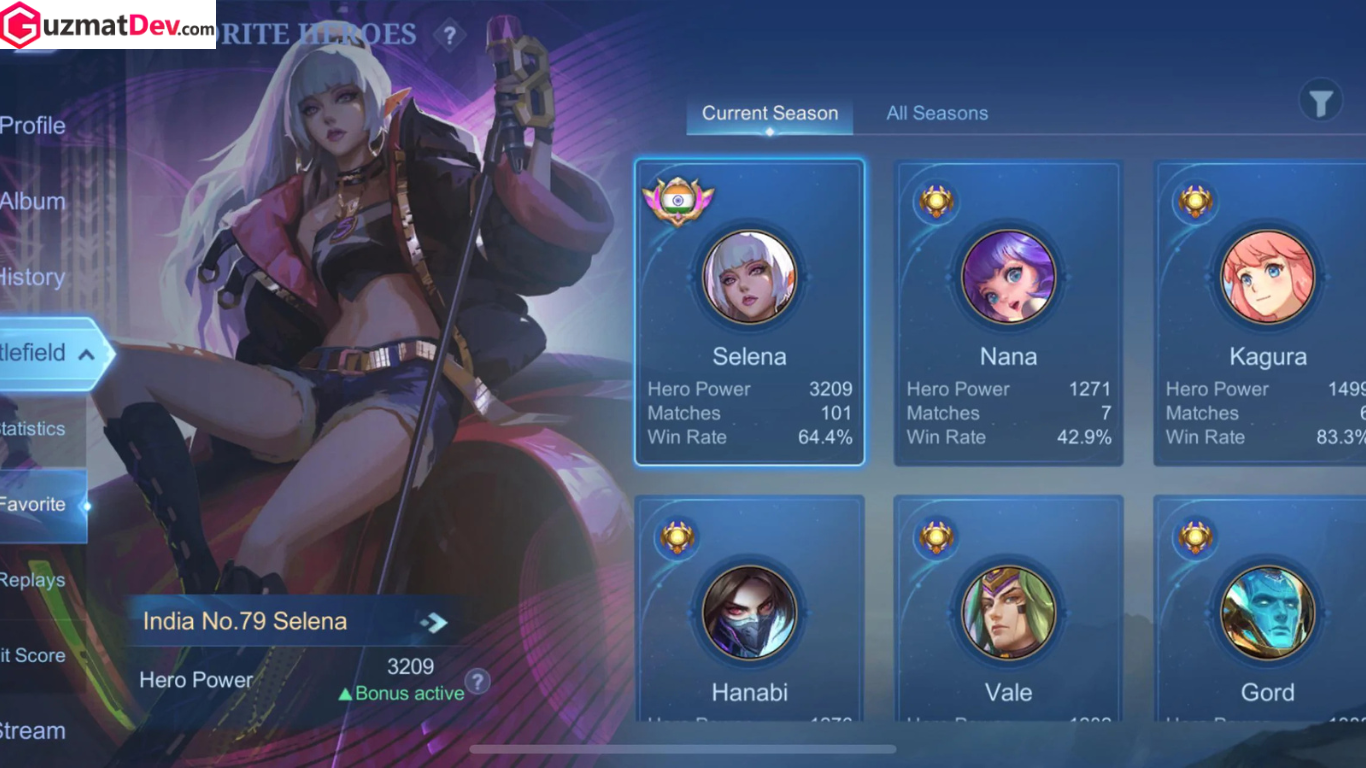
Task: View the Statistics section
Action: coord(30,428)
